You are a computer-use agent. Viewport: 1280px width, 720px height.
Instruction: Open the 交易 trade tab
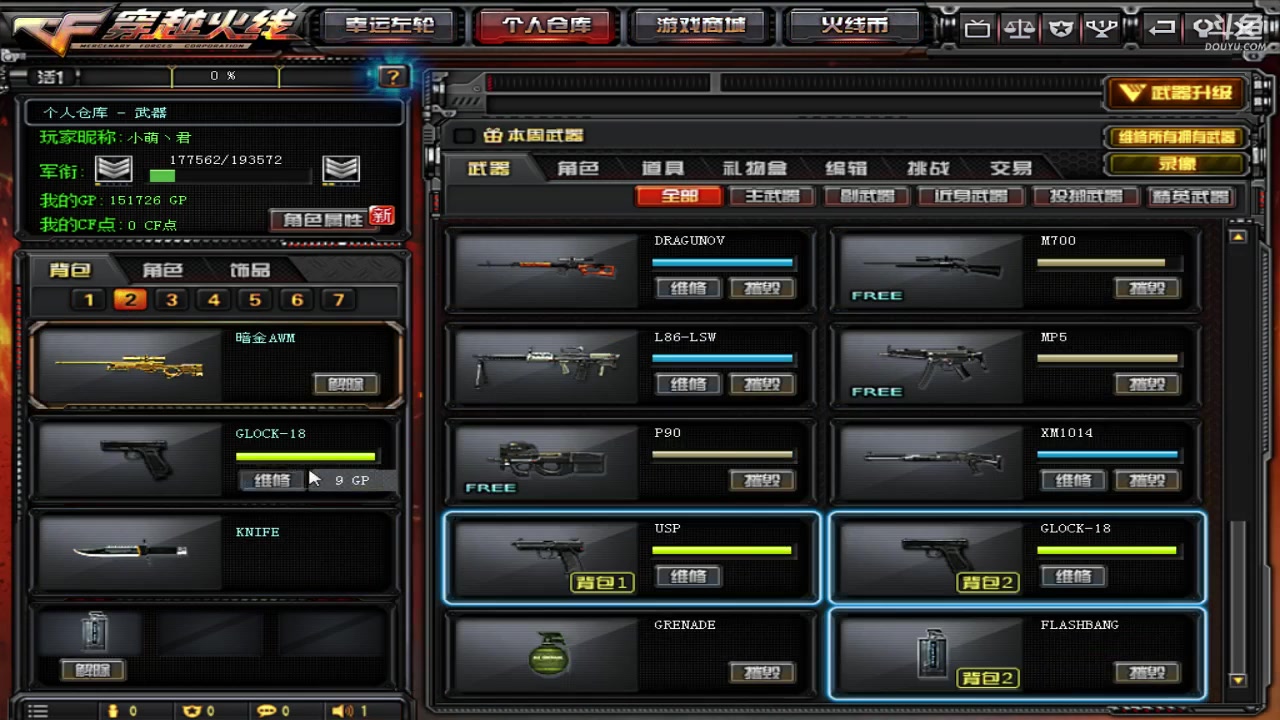pyautogui.click(x=1010, y=168)
